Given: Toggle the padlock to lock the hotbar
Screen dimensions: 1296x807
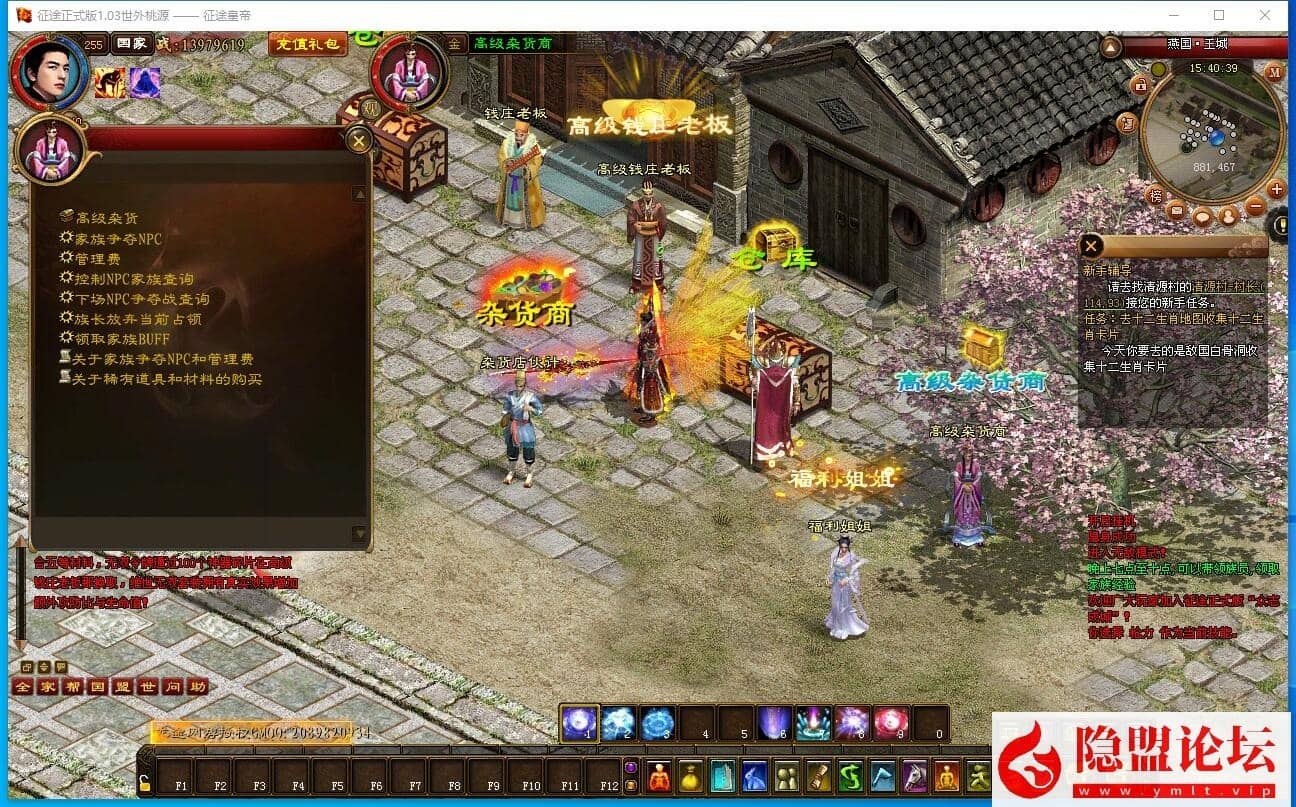Looking at the screenshot, I should (x=146, y=783).
